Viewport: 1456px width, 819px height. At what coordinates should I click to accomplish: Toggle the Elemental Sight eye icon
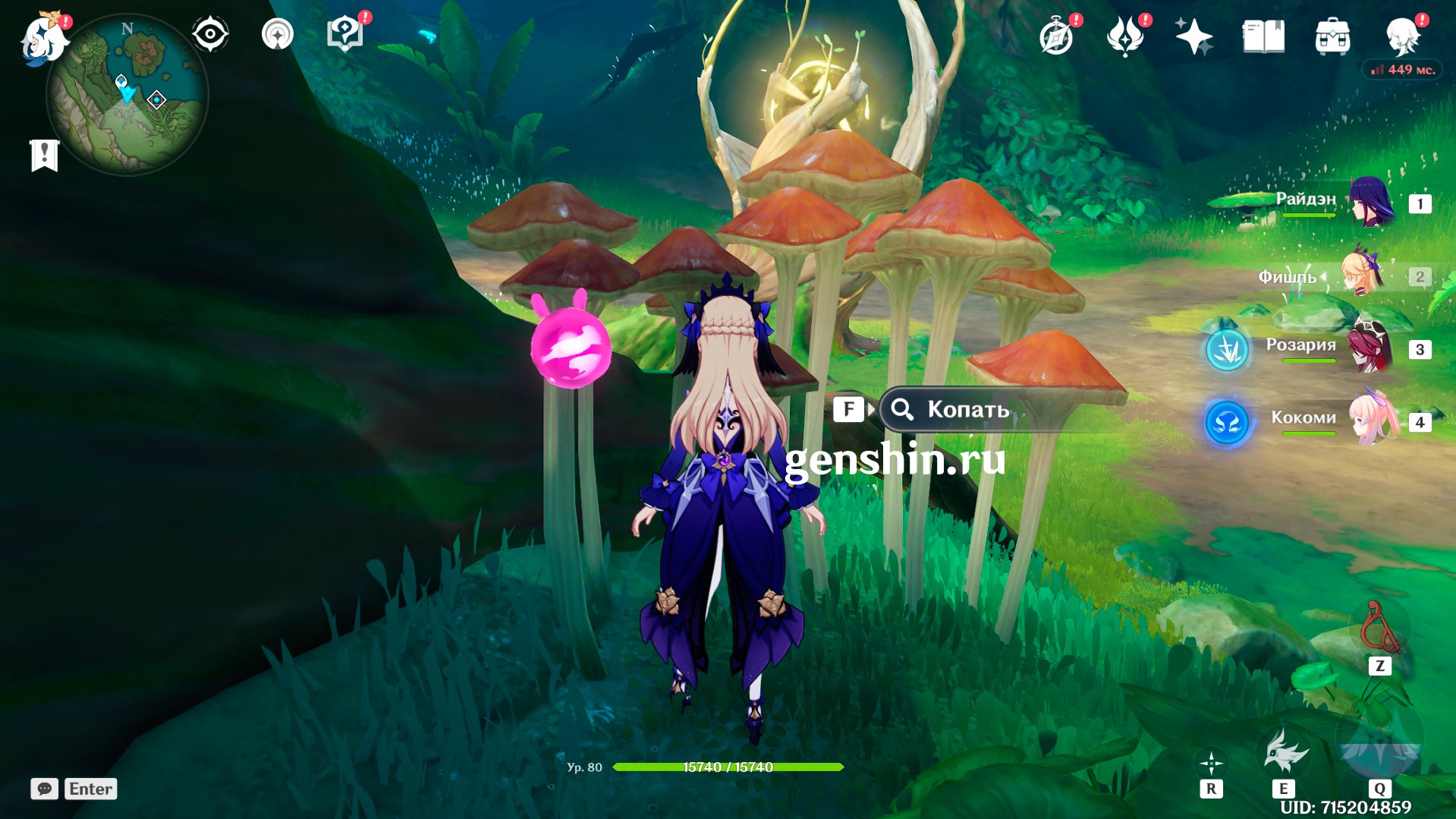pyautogui.click(x=209, y=34)
